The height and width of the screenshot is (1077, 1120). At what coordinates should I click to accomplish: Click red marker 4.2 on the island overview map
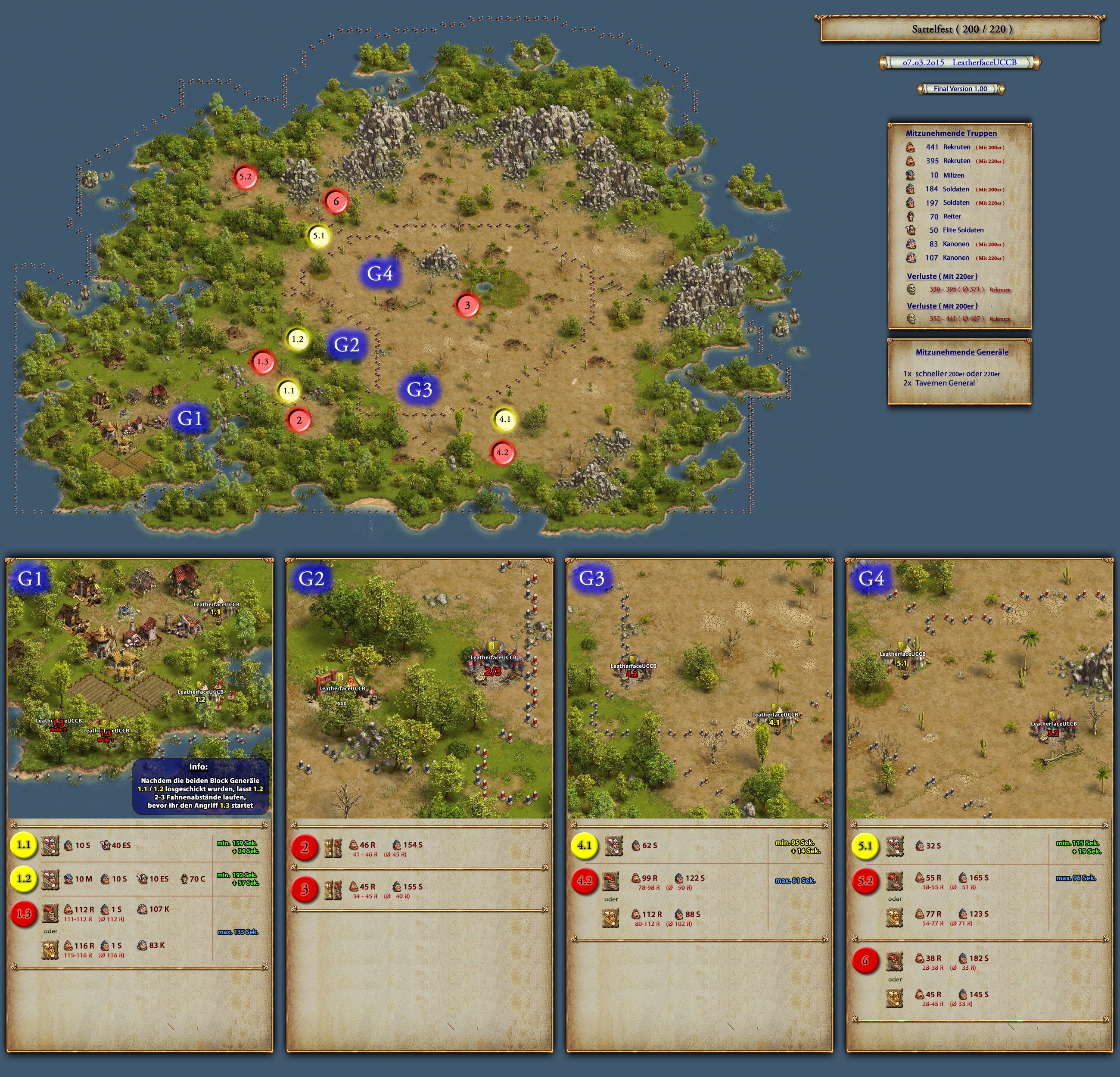point(502,452)
